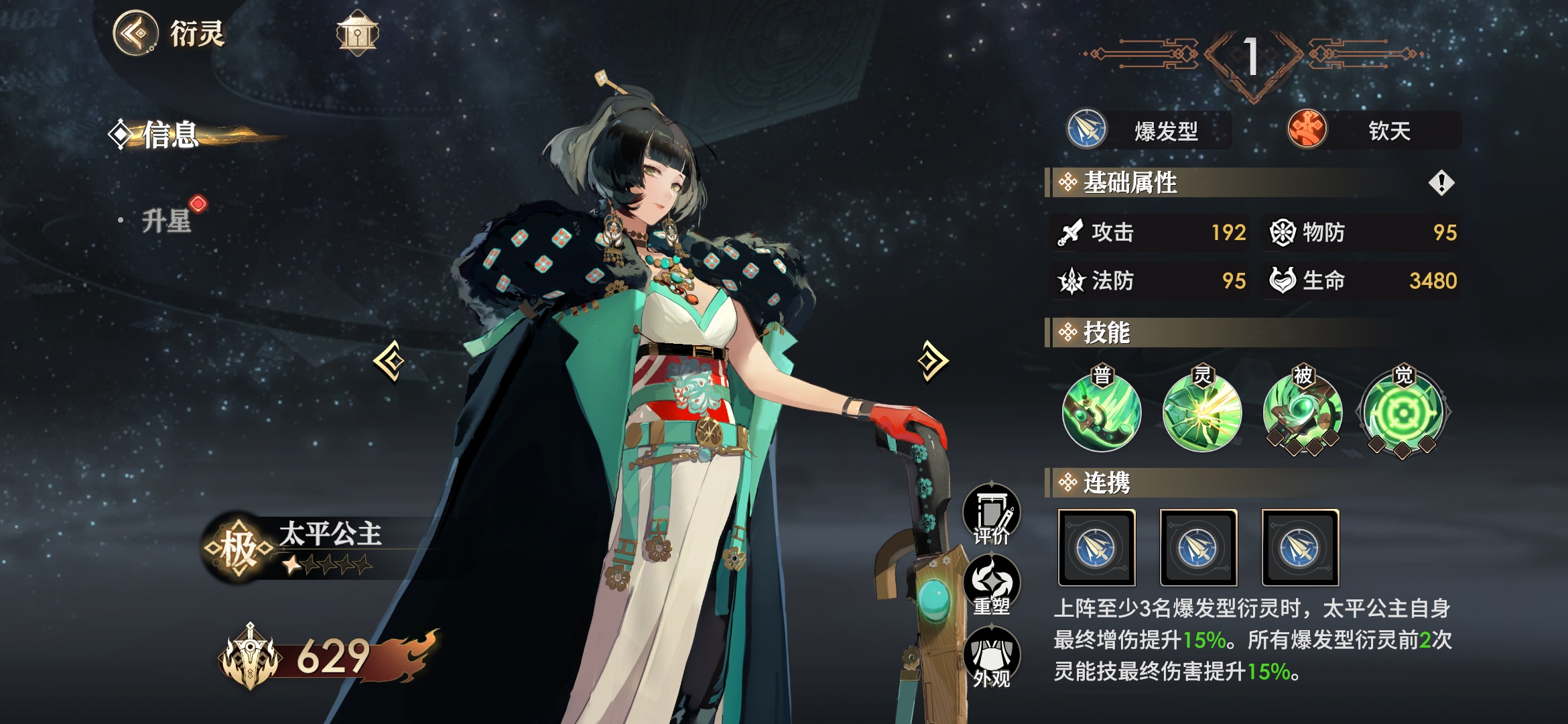Tap the 爆发型 class type badge
Image resolution: width=1568 pixels, height=724 pixels.
pyautogui.click(x=1149, y=130)
